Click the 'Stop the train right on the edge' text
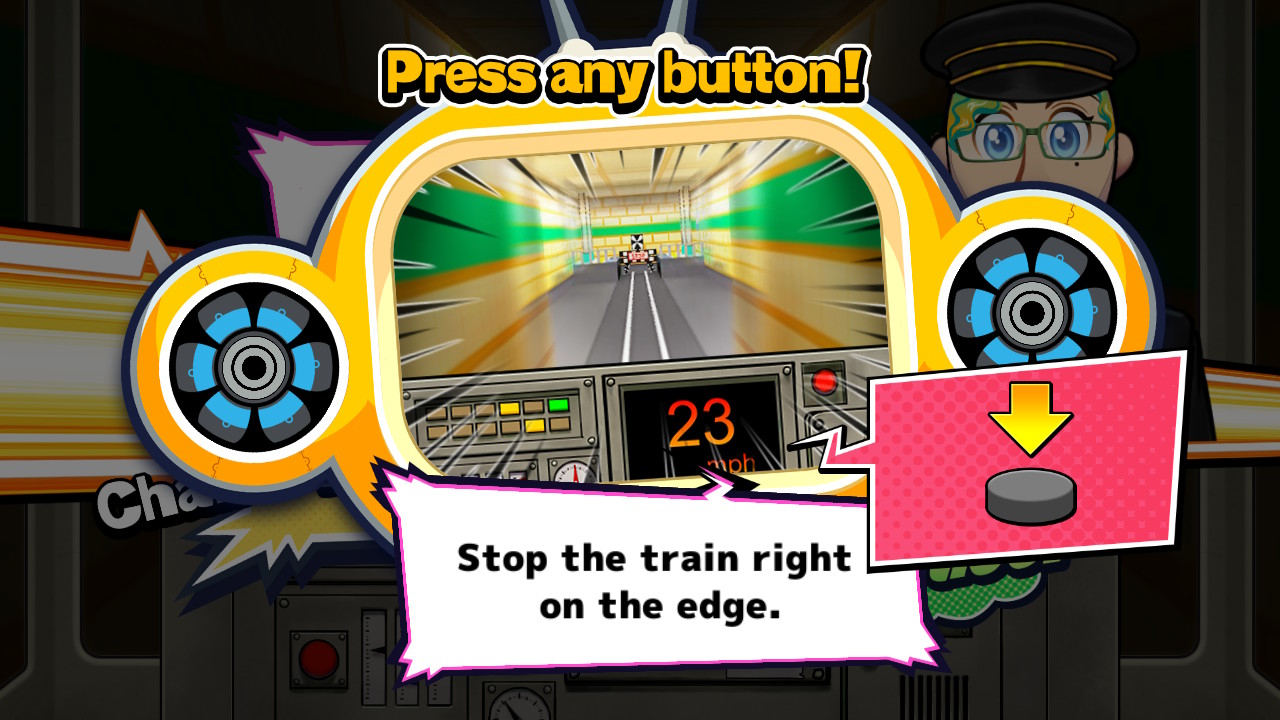Image resolution: width=1280 pixels, height=720 pixels. (652, 580)
